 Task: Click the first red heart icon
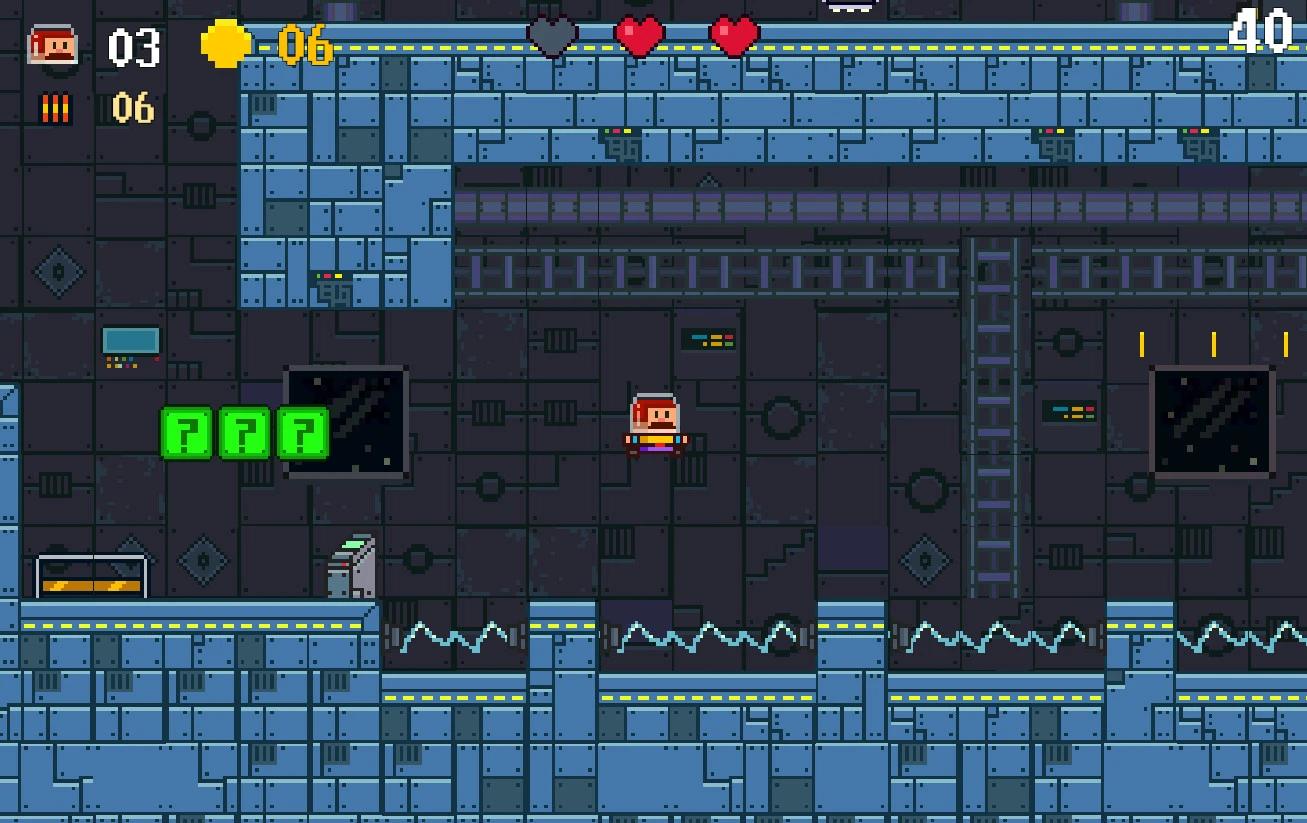point(638,37)
